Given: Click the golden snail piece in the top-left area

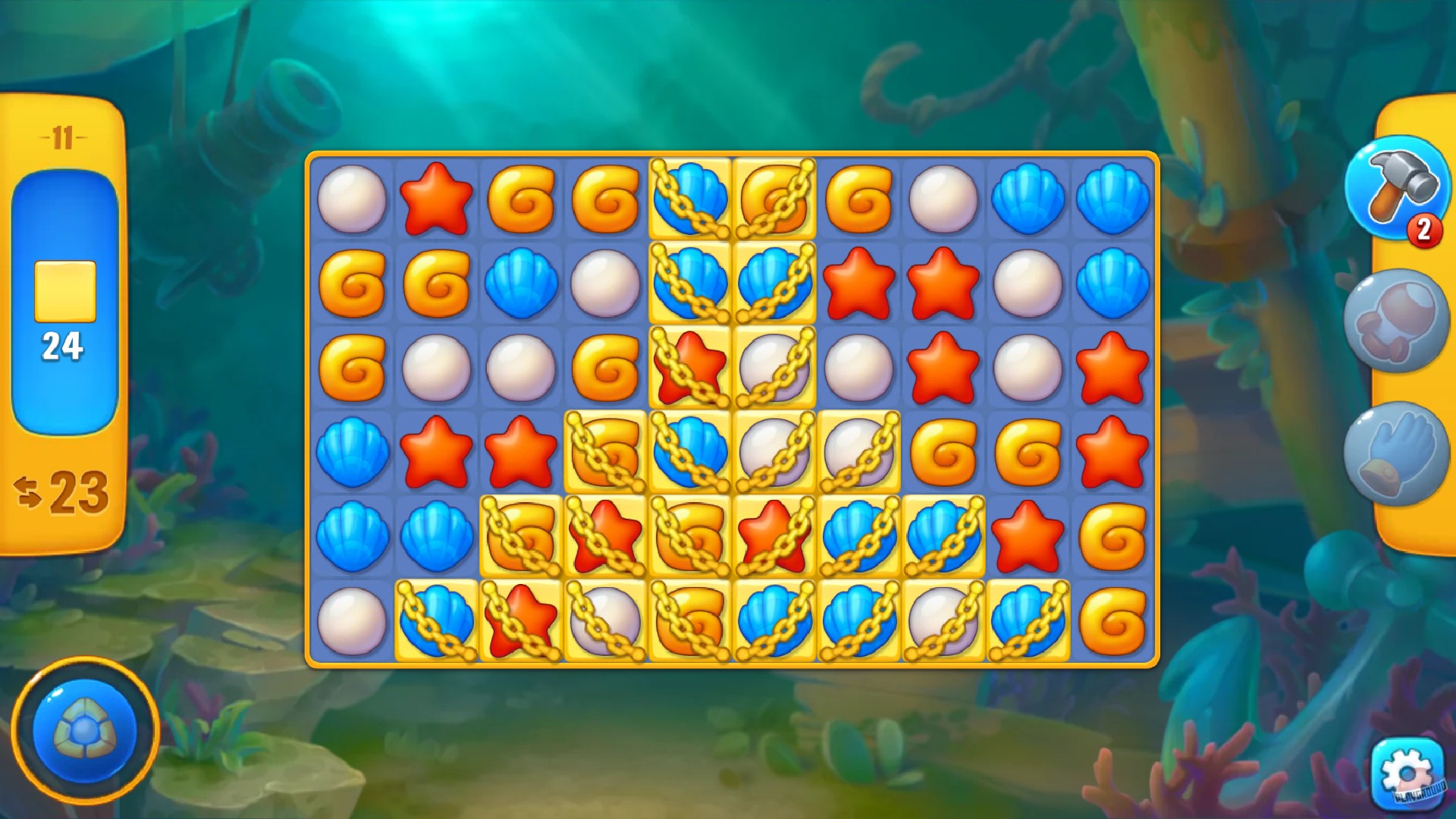Looking at the screenshot, I should 521,199.
